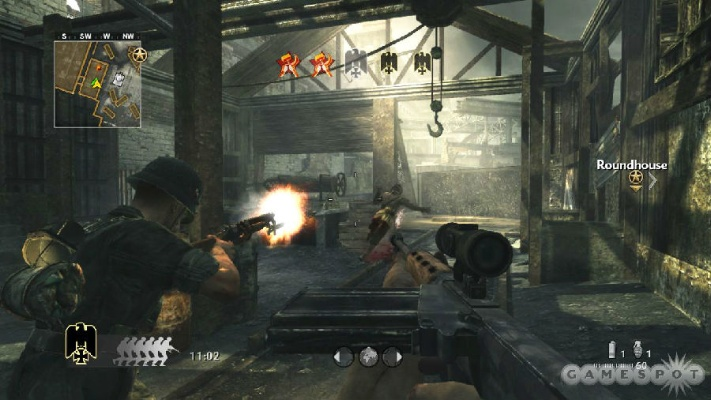Click the second red hammer-and-sickle flag icon
The width and height of the screenshot is (711, 400).
click(x=321, y=65)
